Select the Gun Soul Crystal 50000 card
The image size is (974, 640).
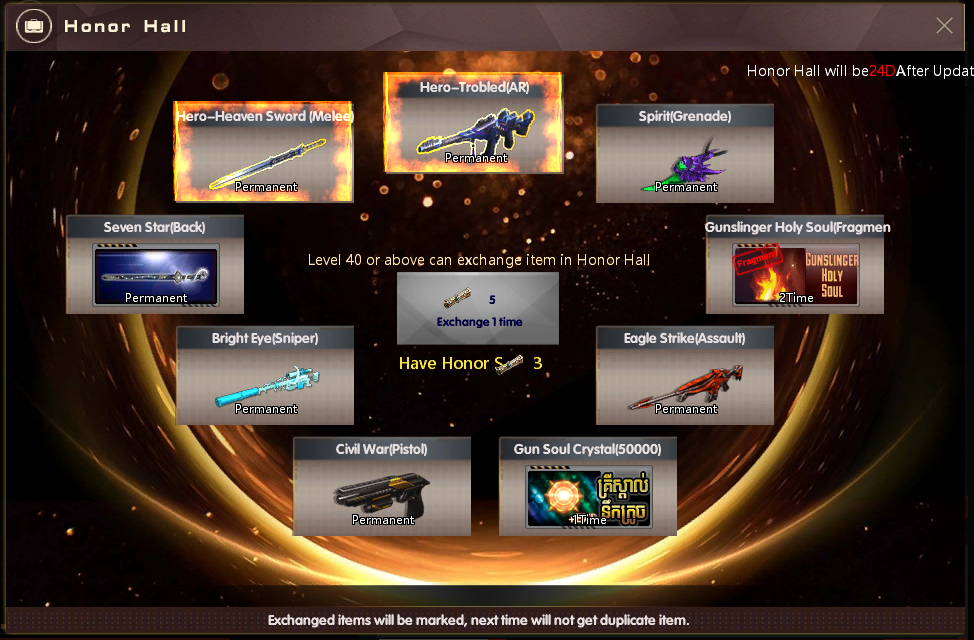(x=588, y=487)
